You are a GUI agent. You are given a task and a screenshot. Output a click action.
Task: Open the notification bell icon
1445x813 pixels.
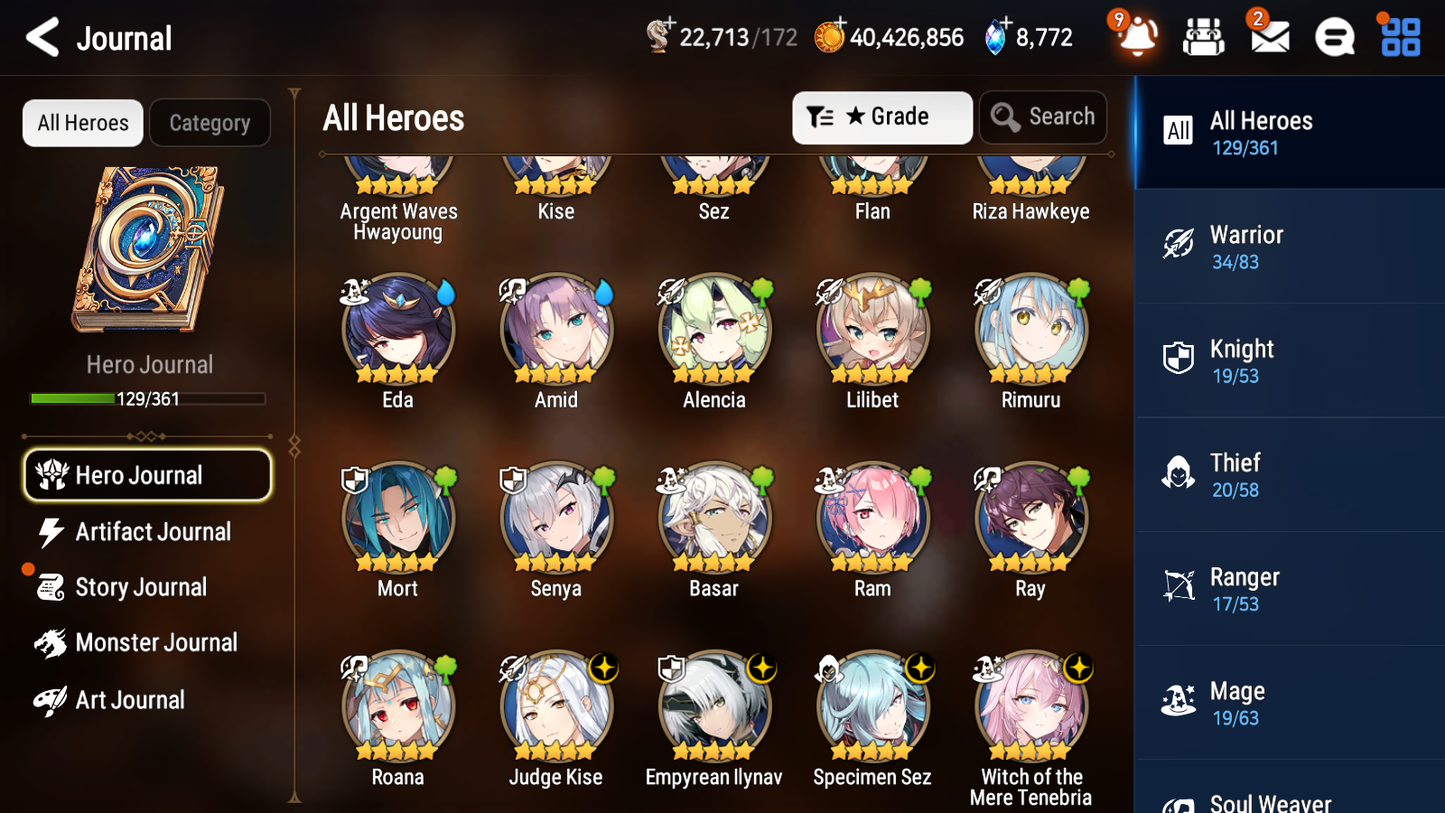pyautogui.click(x=1136, y=37)
